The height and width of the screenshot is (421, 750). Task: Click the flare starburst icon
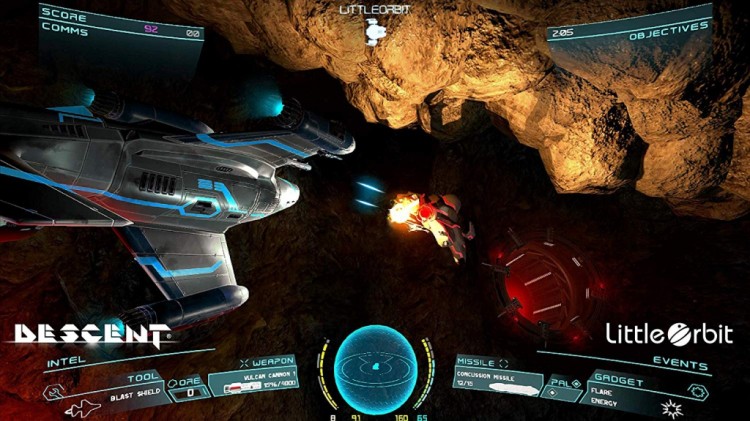[x=674, y=408]
